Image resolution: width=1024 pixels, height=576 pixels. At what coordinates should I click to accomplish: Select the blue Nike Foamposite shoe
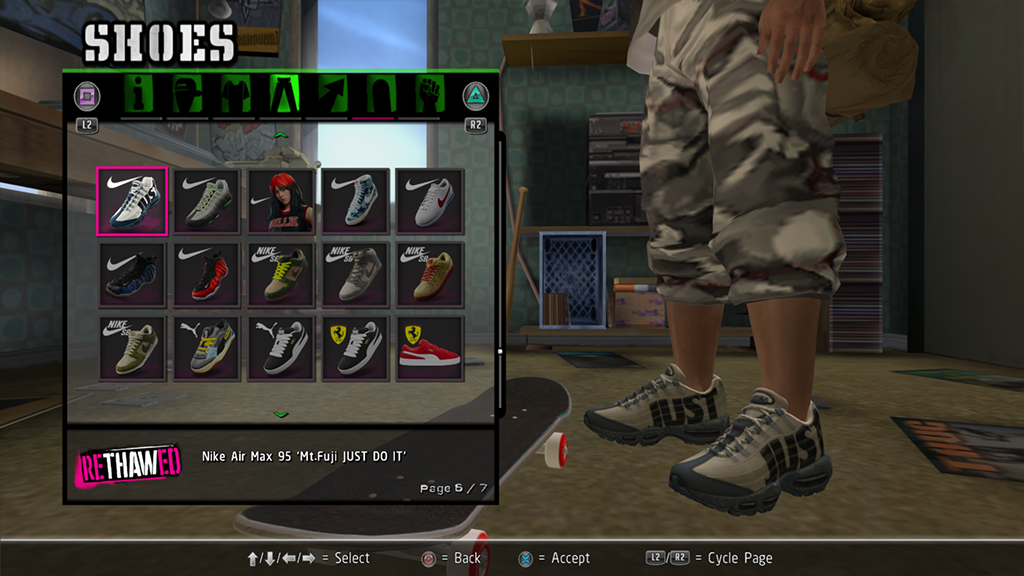[x=132, y=275]
